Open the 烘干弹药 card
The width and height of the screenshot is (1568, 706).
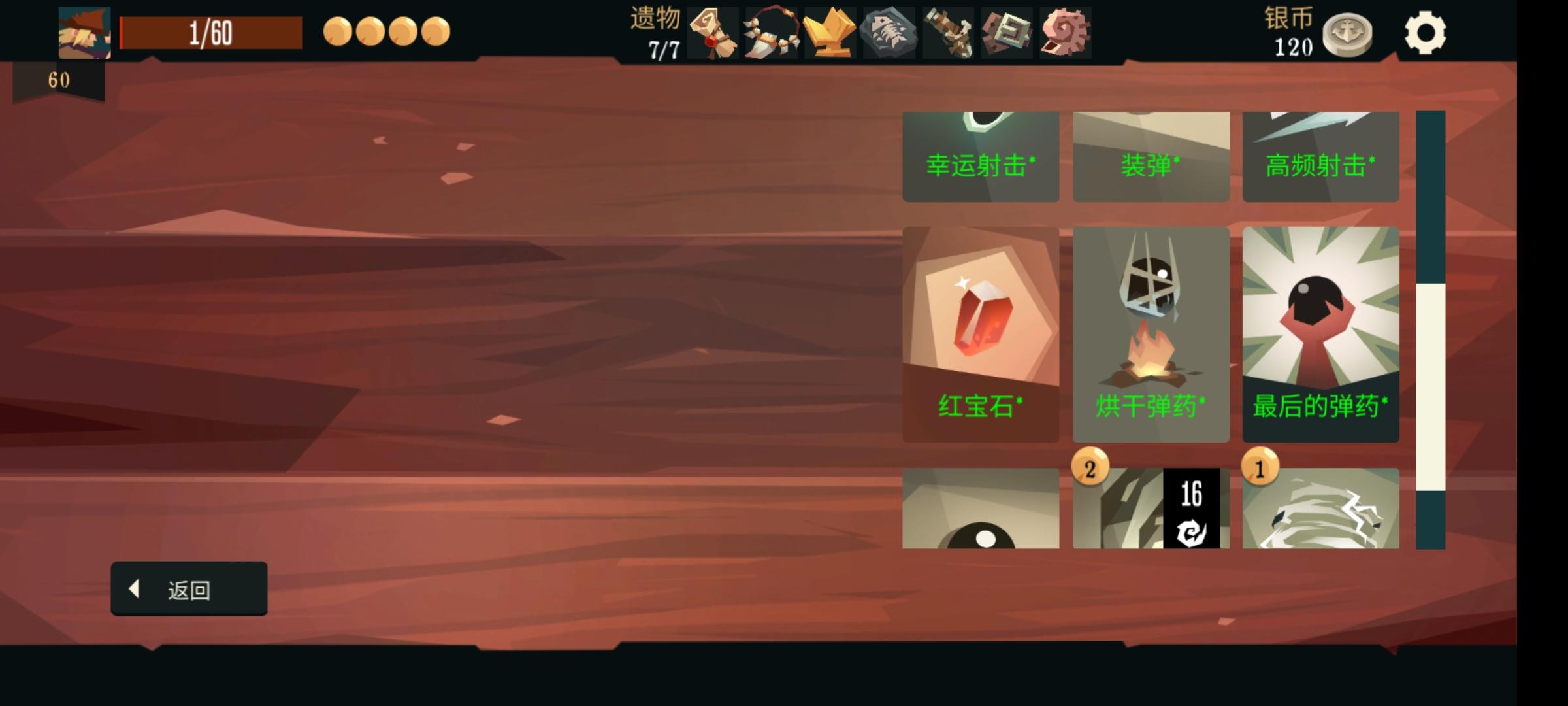(x=1151, y=333)
